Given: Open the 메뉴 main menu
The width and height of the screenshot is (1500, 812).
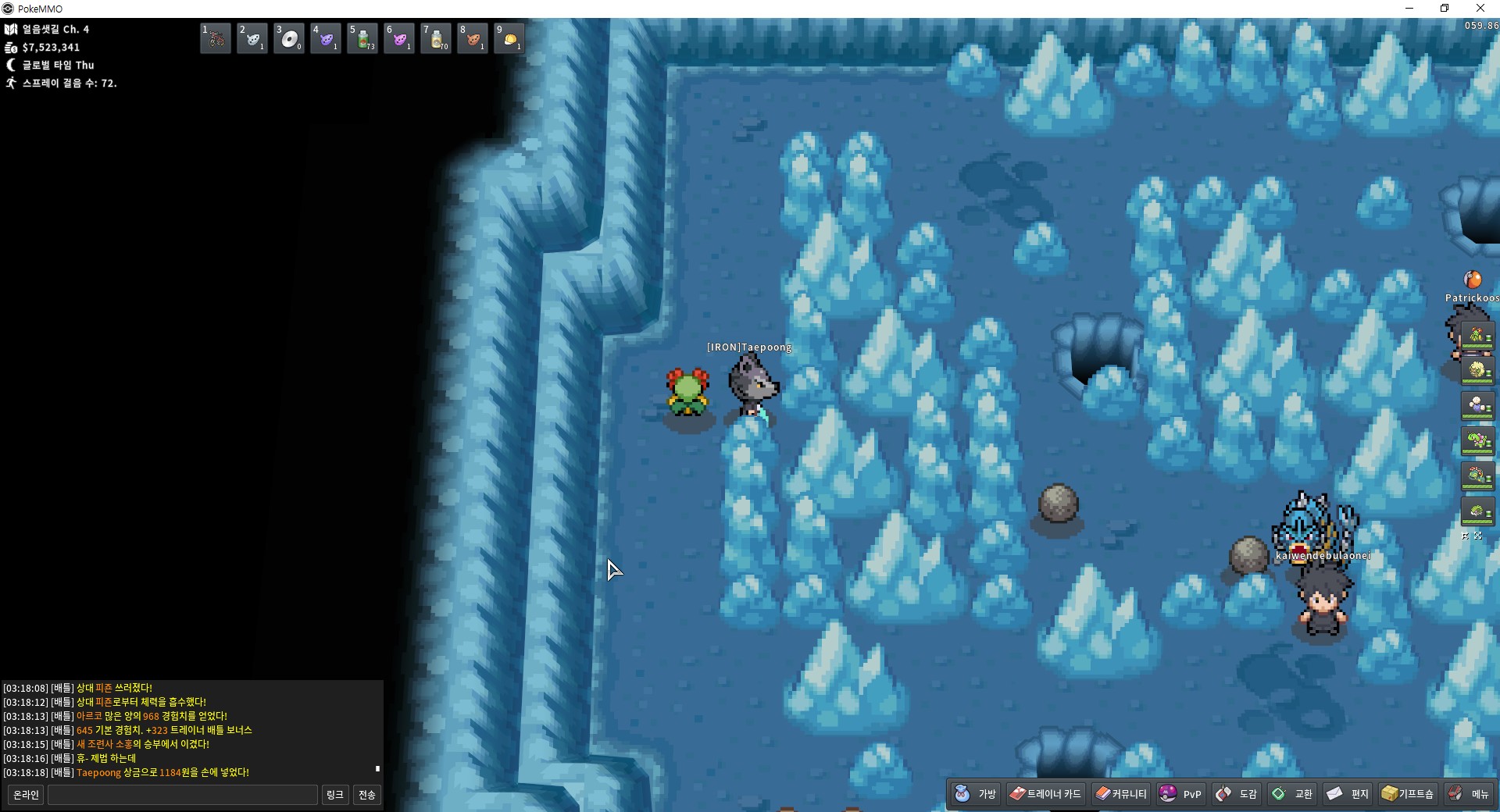Looking at the screenshot, I should pos(1469,794).
